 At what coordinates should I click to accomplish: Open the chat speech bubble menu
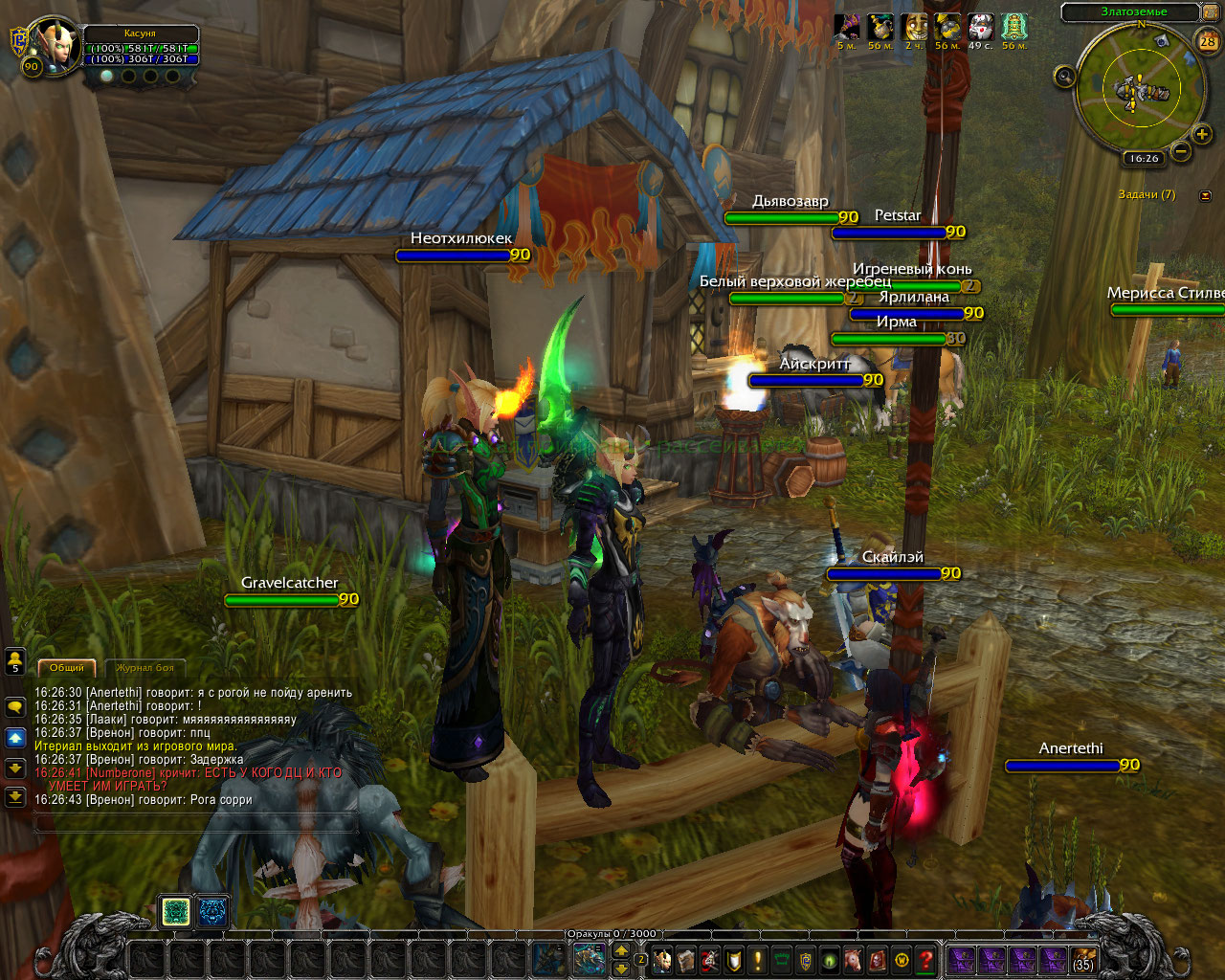(15, 707)
